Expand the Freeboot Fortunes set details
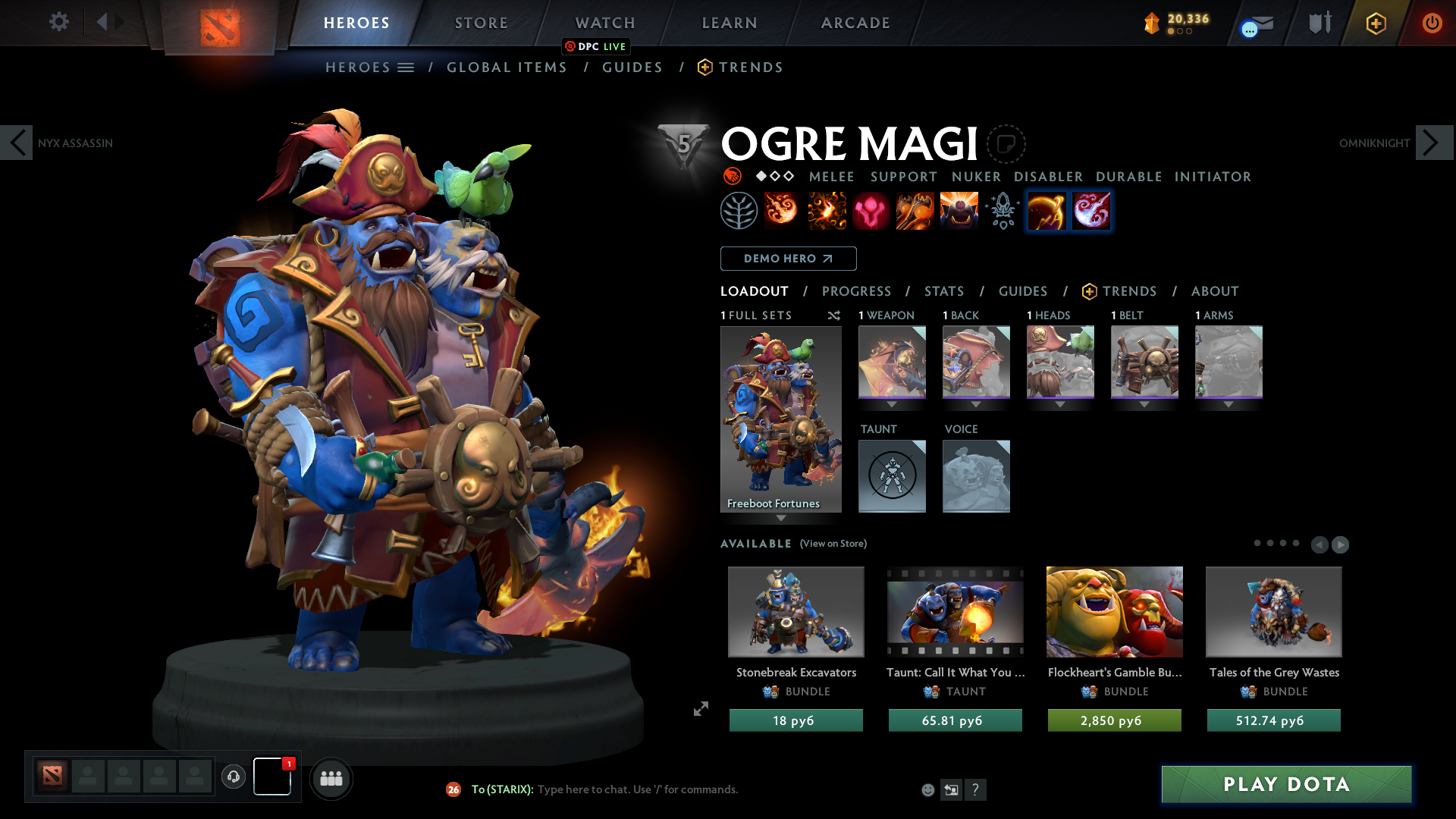 pyautogui.click(x=781, y=519)
